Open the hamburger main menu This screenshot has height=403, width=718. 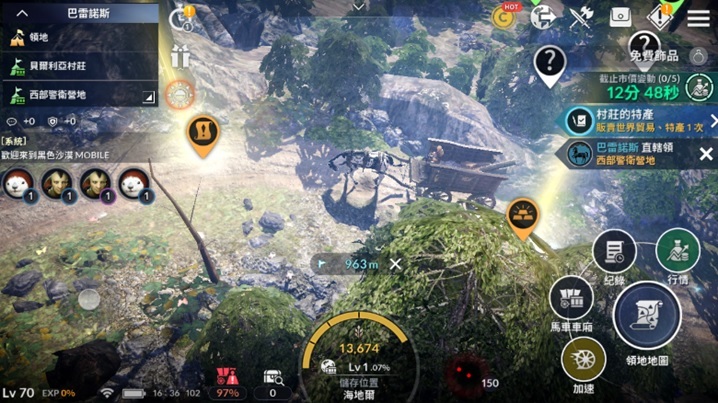coord(698,17)
